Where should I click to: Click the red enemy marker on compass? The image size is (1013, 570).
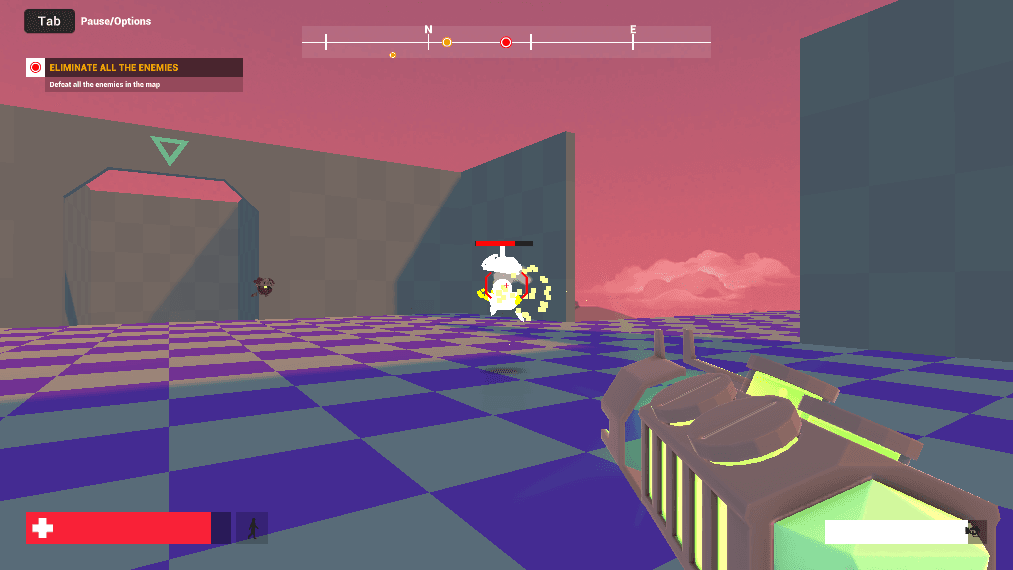click(x=506, y=42)
